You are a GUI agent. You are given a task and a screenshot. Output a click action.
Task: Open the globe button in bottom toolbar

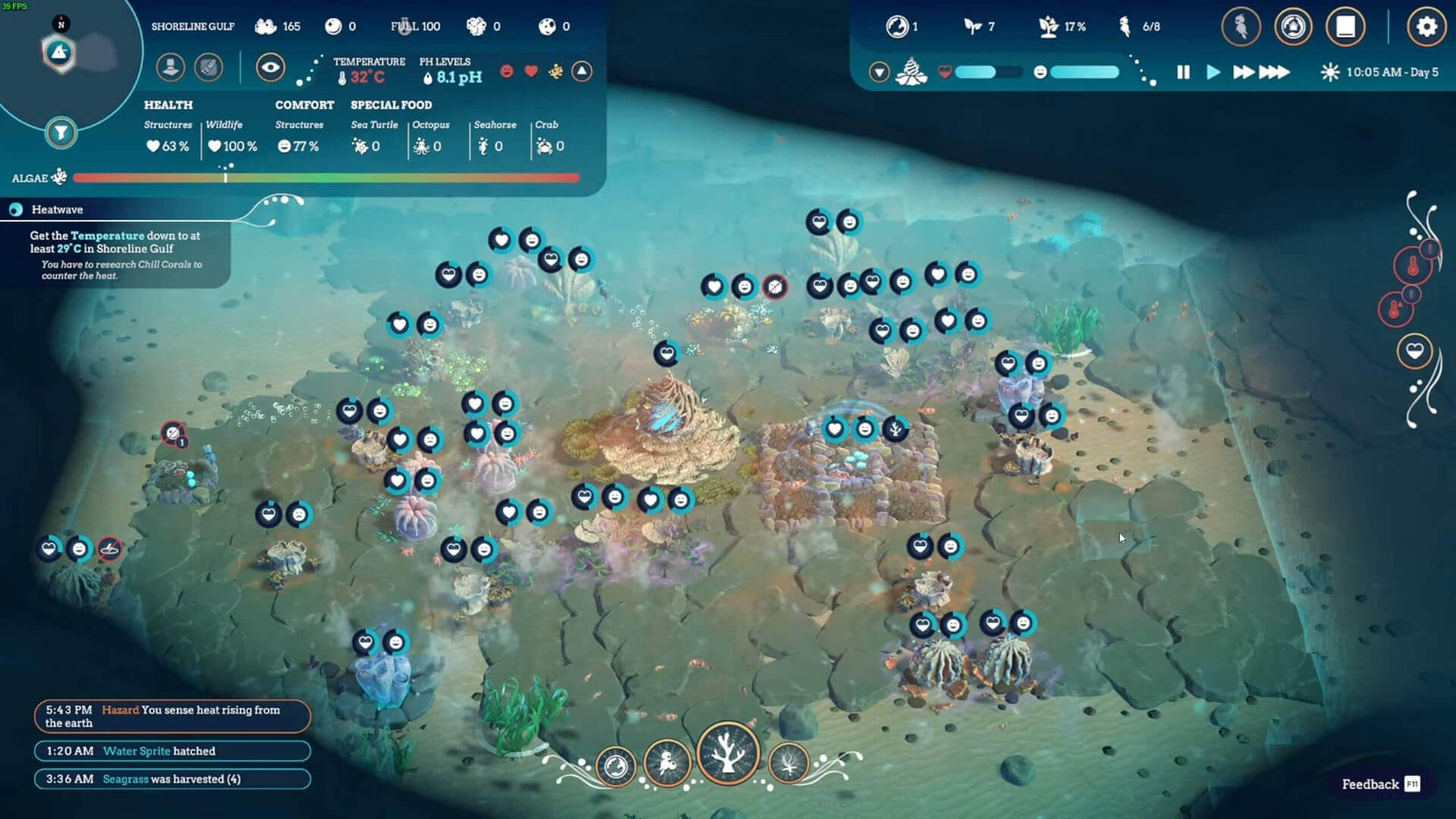[616, 766]
